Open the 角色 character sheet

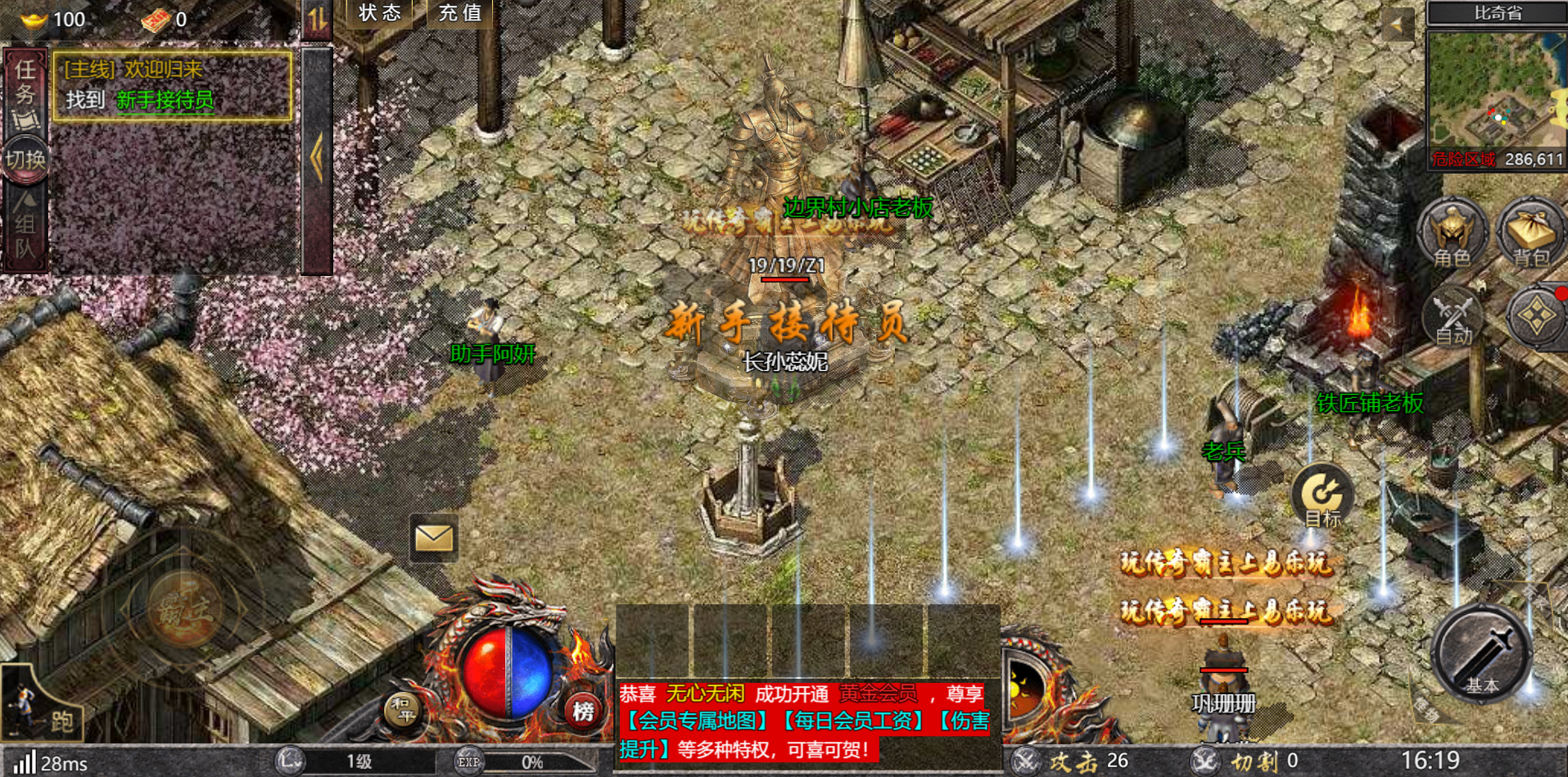coord(1453,233)
